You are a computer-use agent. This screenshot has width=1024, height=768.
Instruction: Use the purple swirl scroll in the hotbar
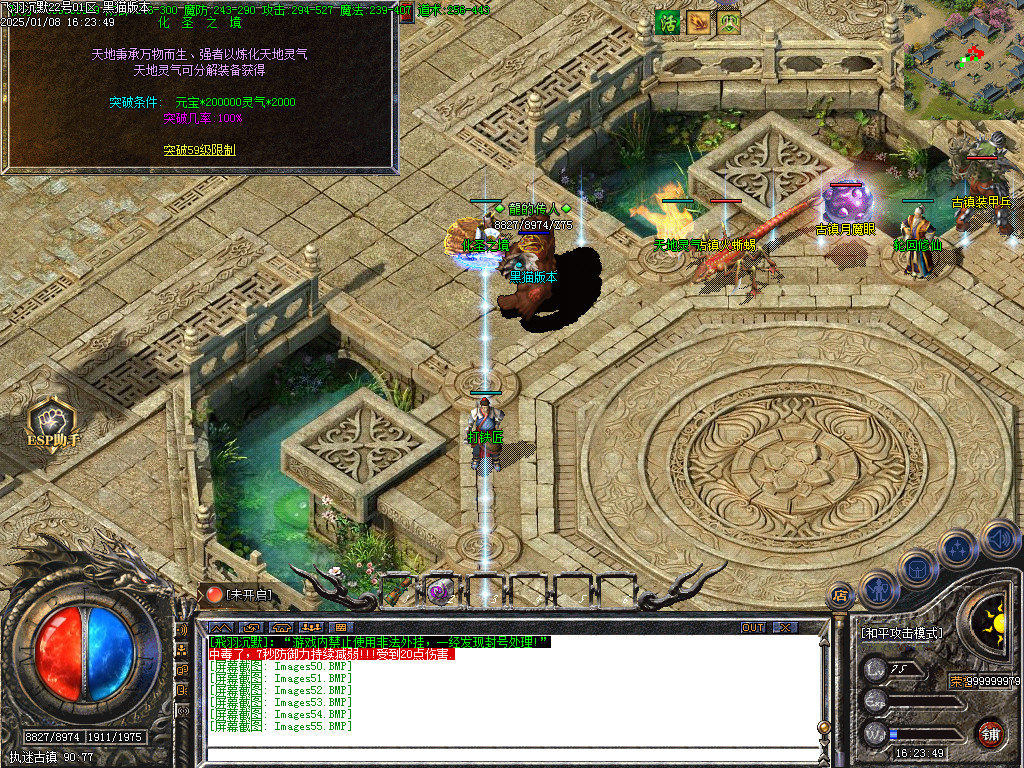440,591
